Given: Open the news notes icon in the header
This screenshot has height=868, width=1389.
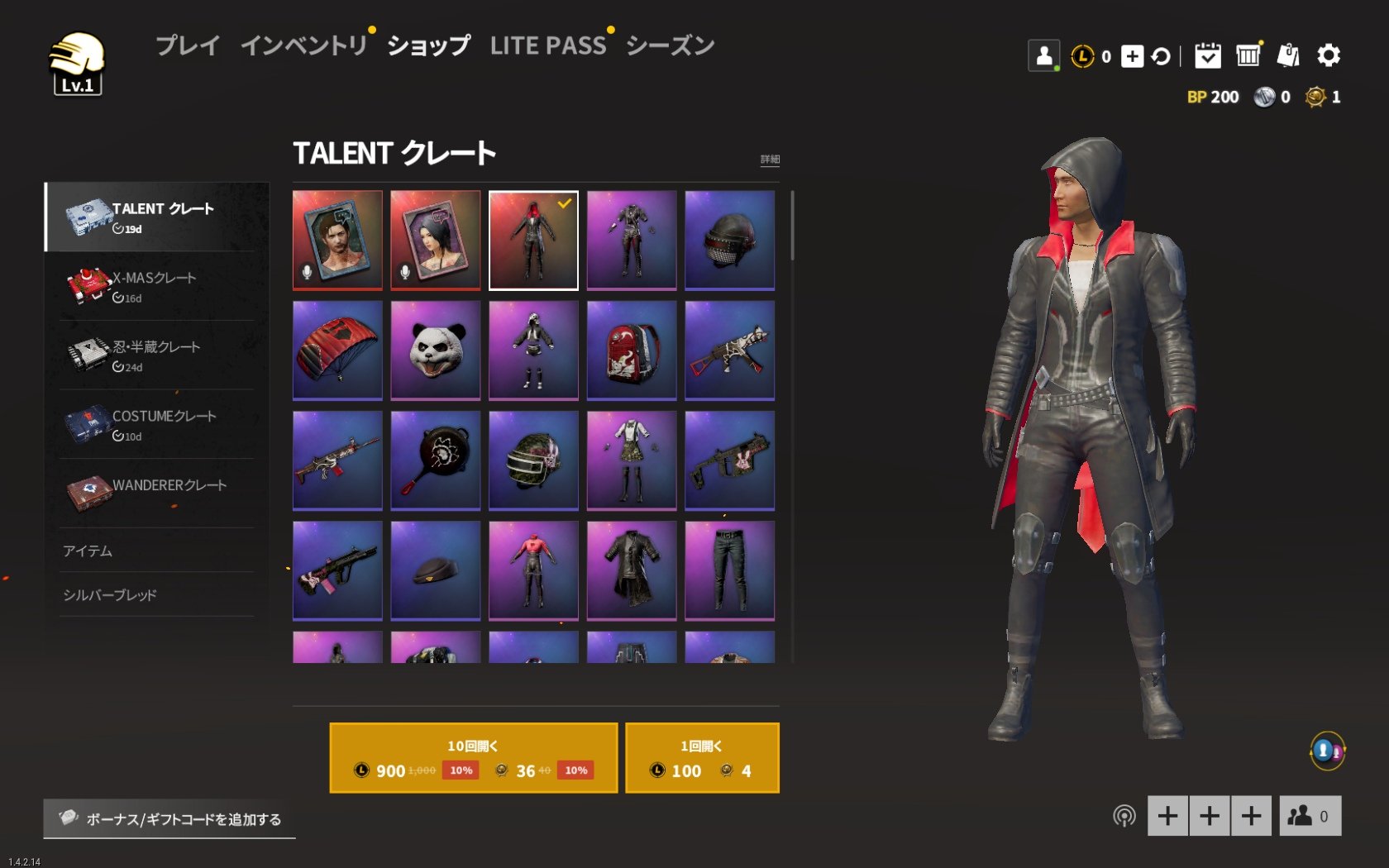Looking at the screenshot, I should pos(1288,56).
